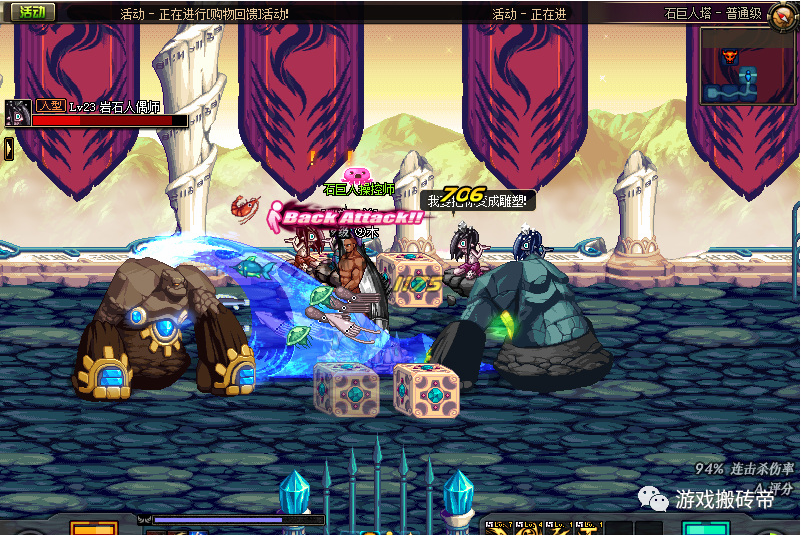Open the 活动 events button
The height and width of the screenshot is (535, 801).
31,12
